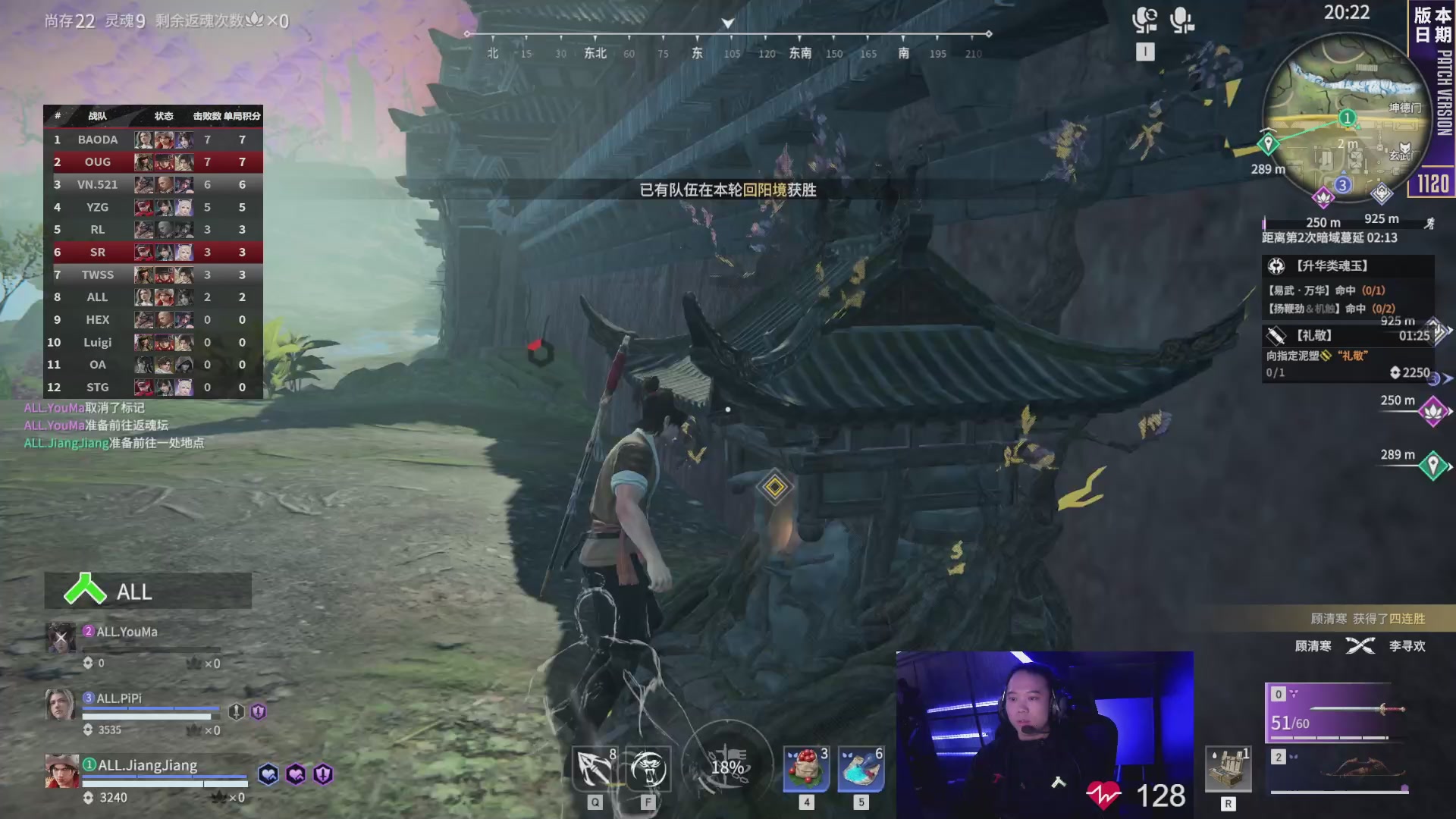Select the Q arrow skill icon

[x=595, y=767]
